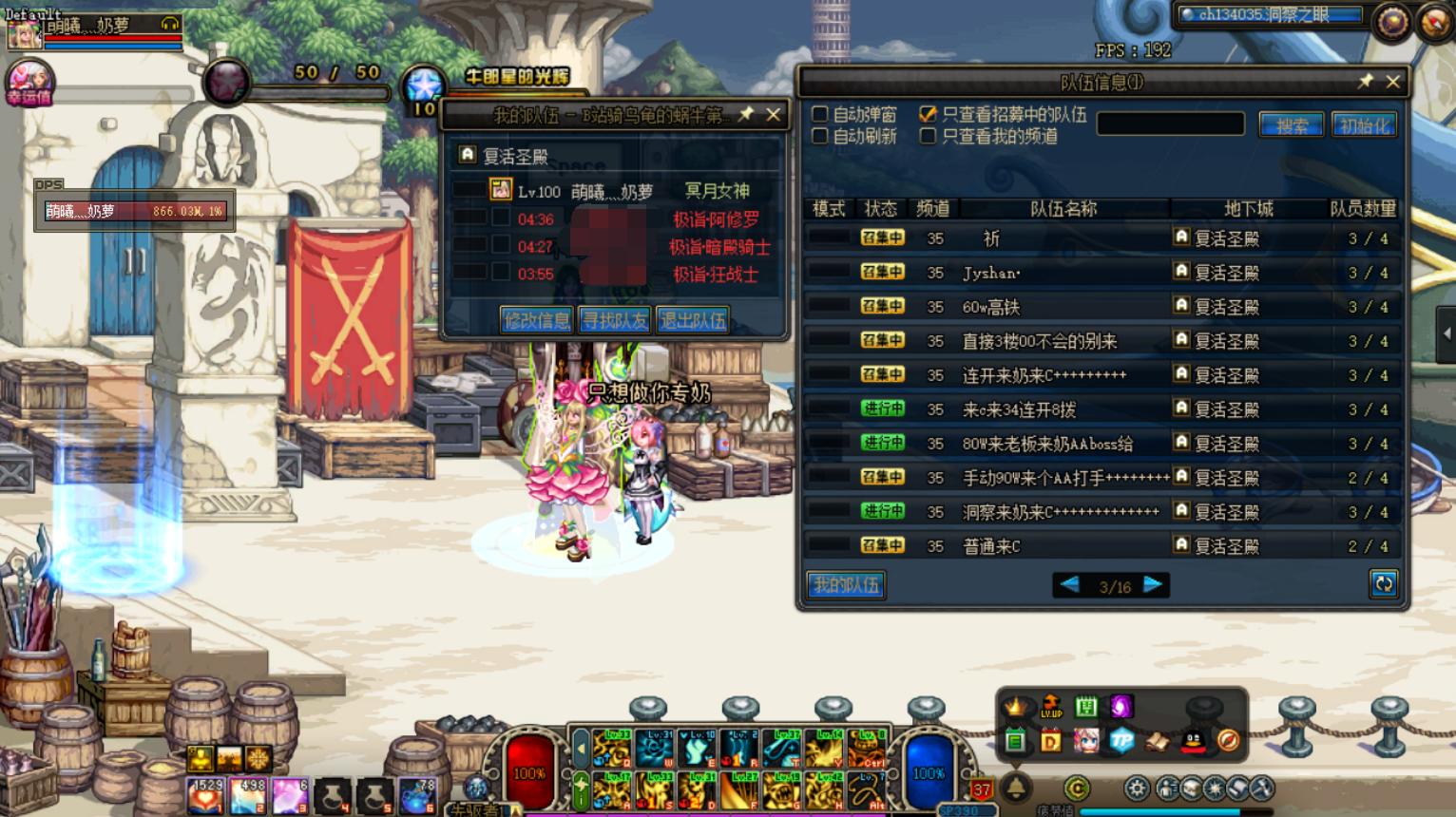Viewport: 1456px width, 817px height.
Task: Sort list by 队员数量 column header
Action: tap(1362, 208)
